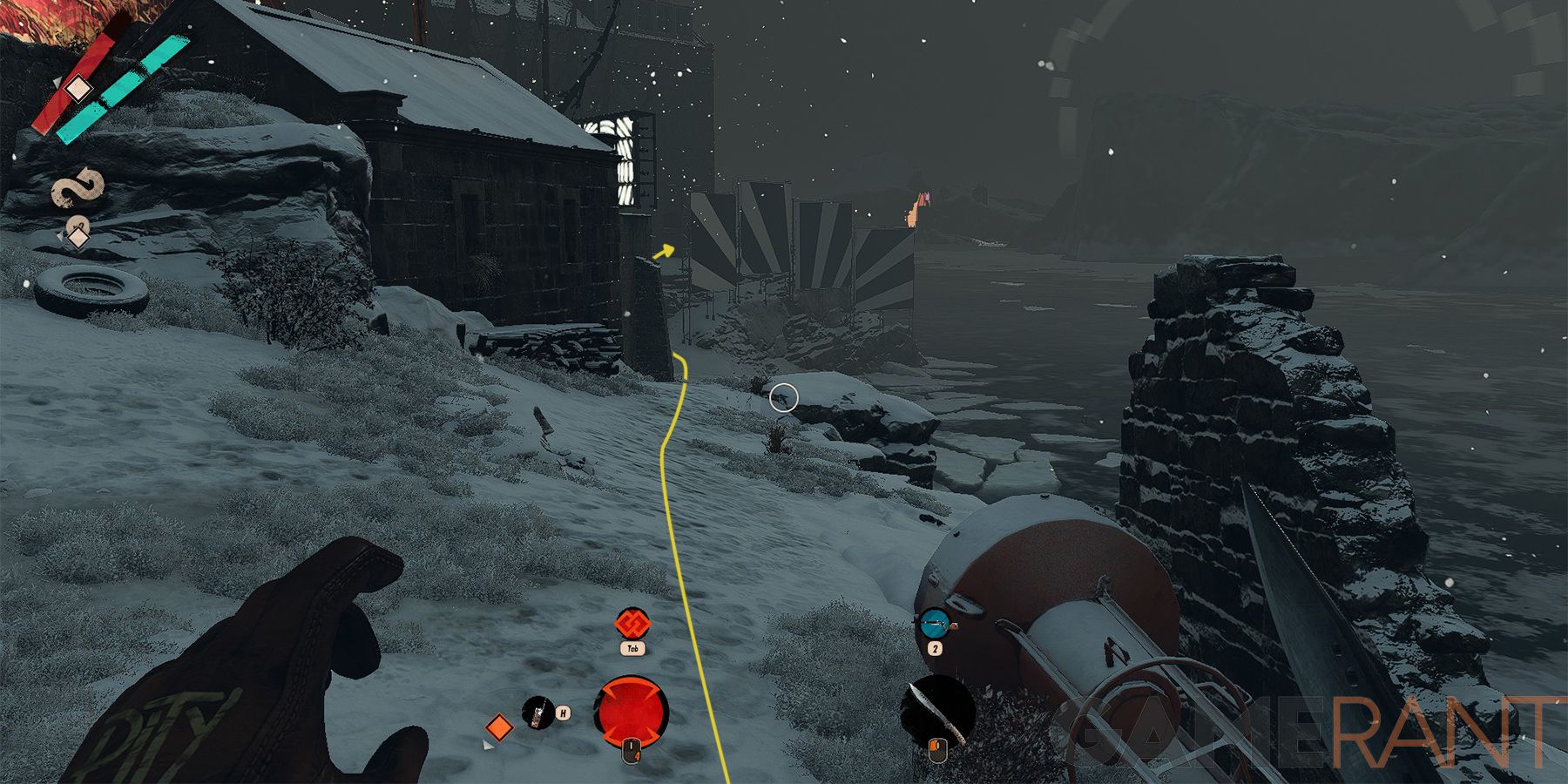Click the ammo counter badge reading 2
Screen dimensions: 1568x784
935,648
